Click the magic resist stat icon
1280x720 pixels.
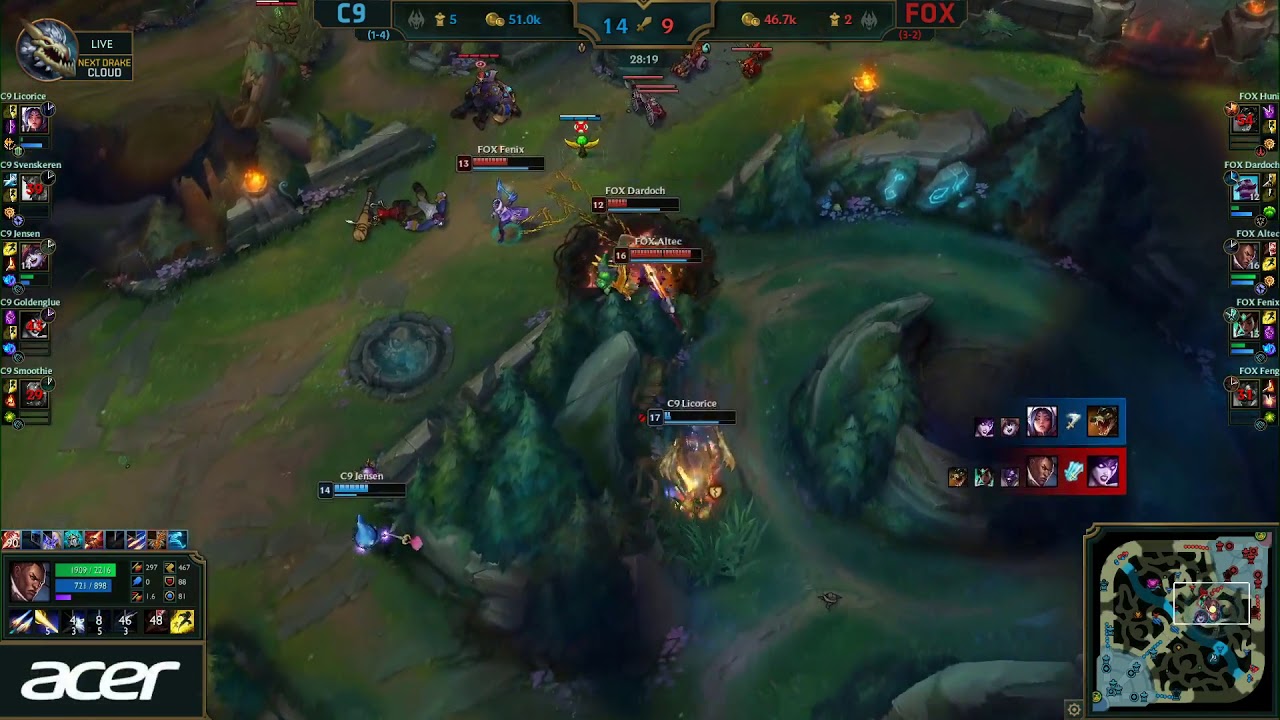pos(169,596)
